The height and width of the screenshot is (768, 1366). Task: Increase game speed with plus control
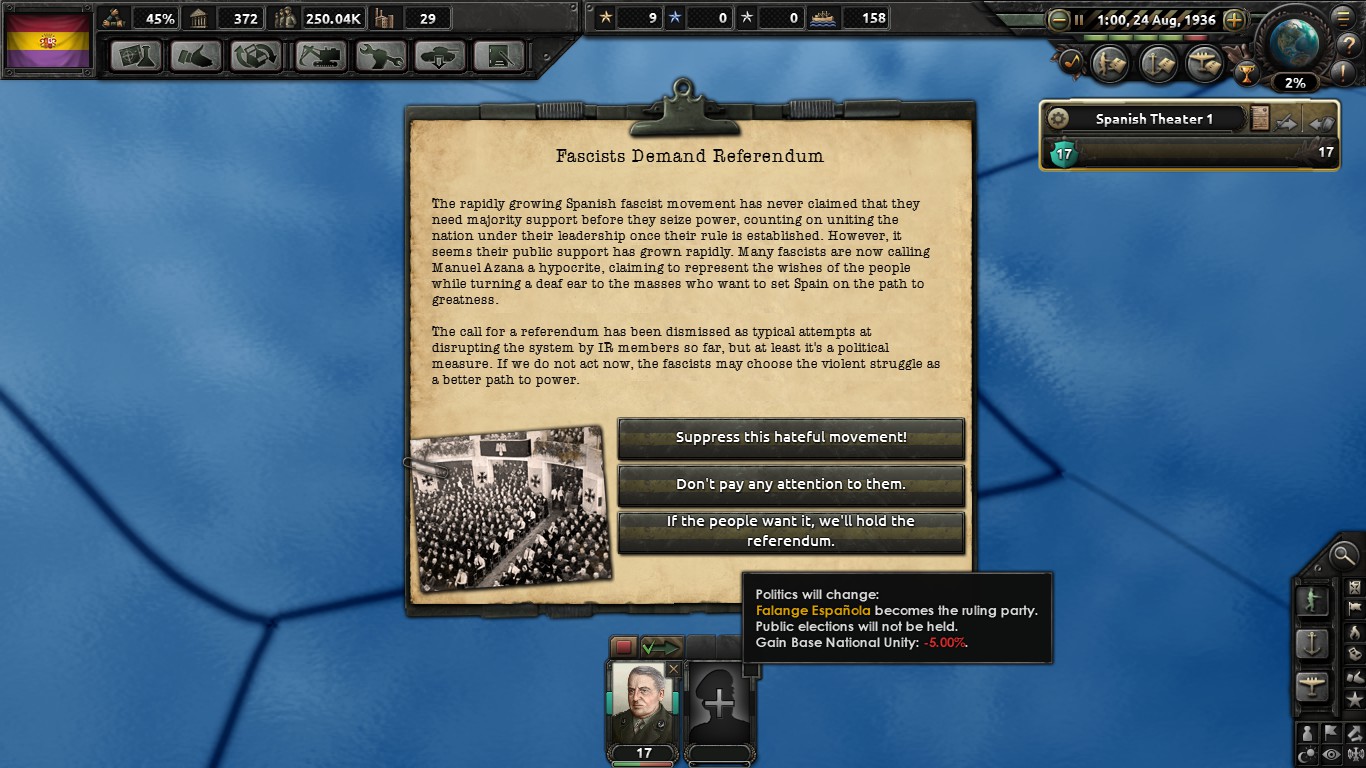point(1235,19)
